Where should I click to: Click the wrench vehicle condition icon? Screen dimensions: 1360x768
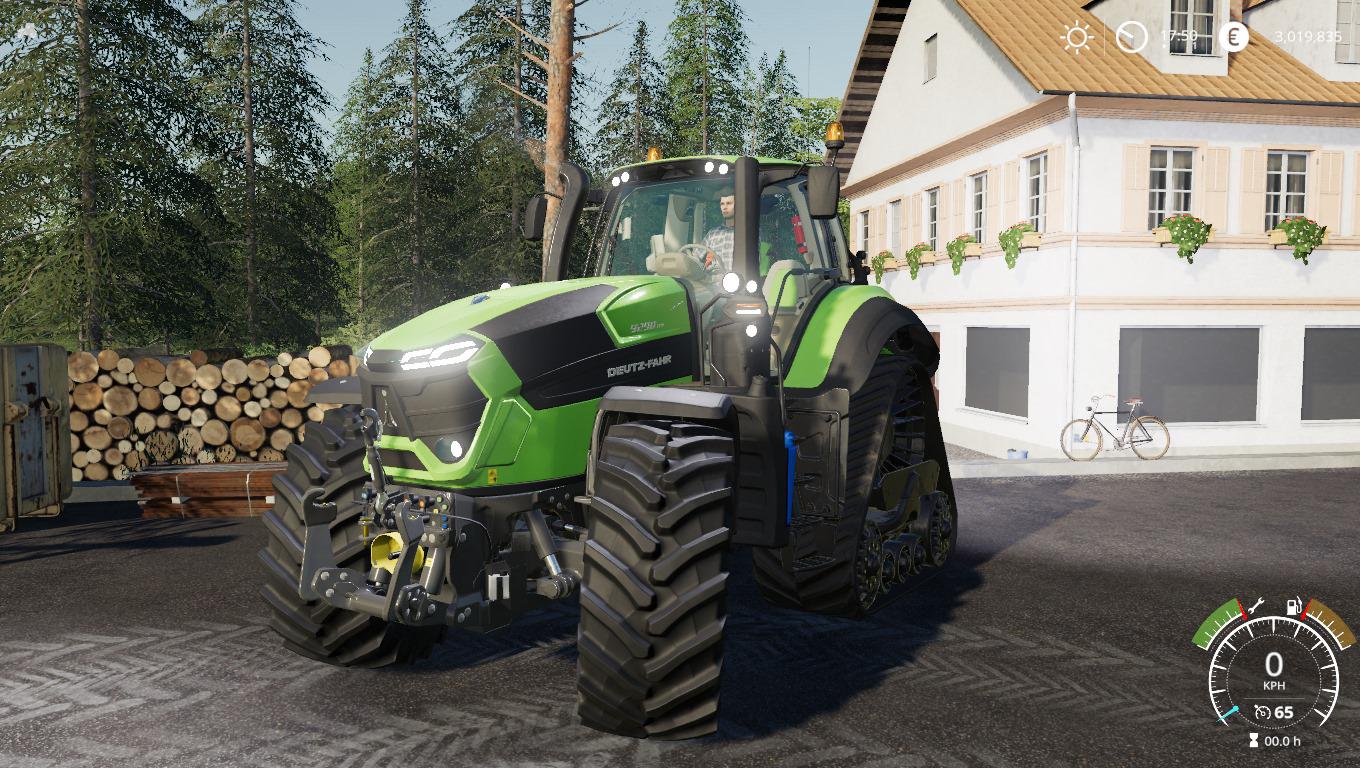1256,606
